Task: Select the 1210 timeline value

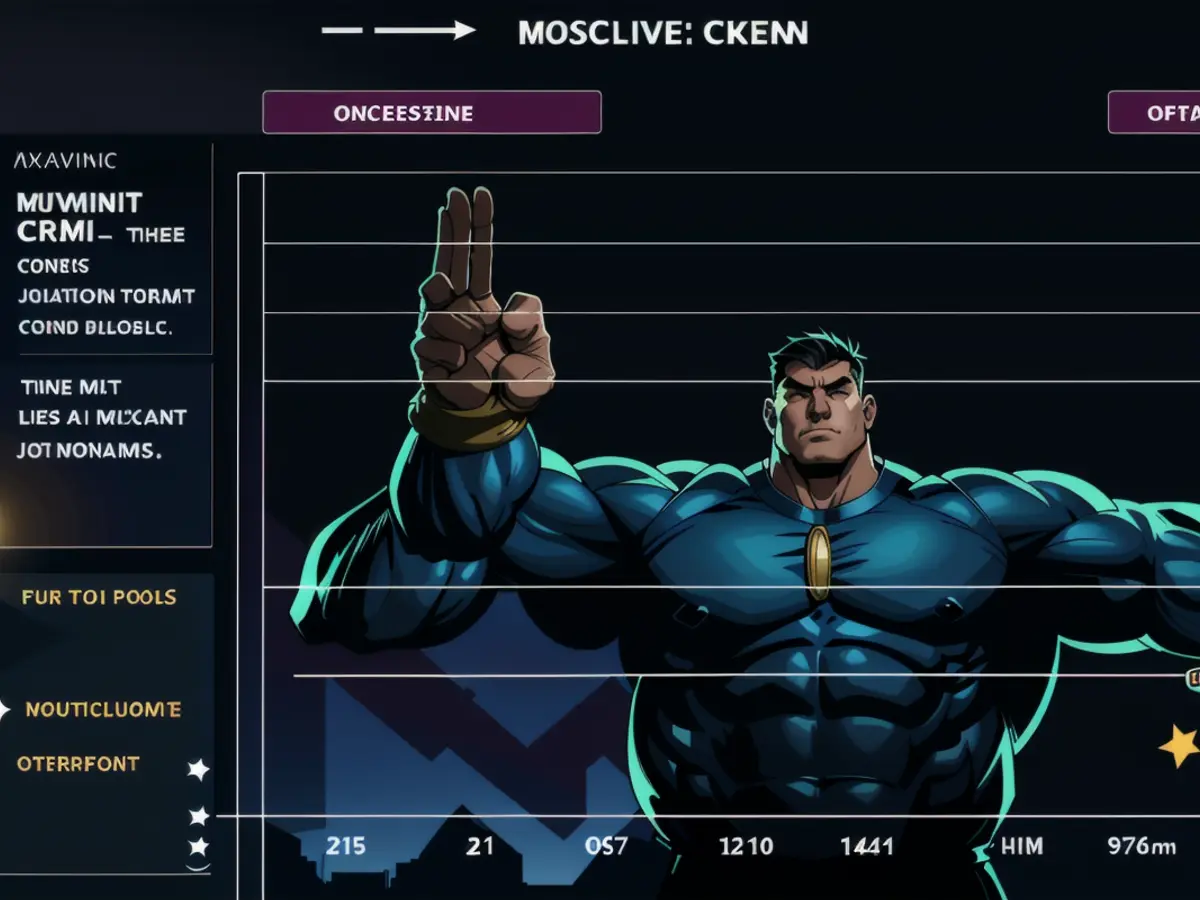Action: pyautogui.click(x=746, y=846)
